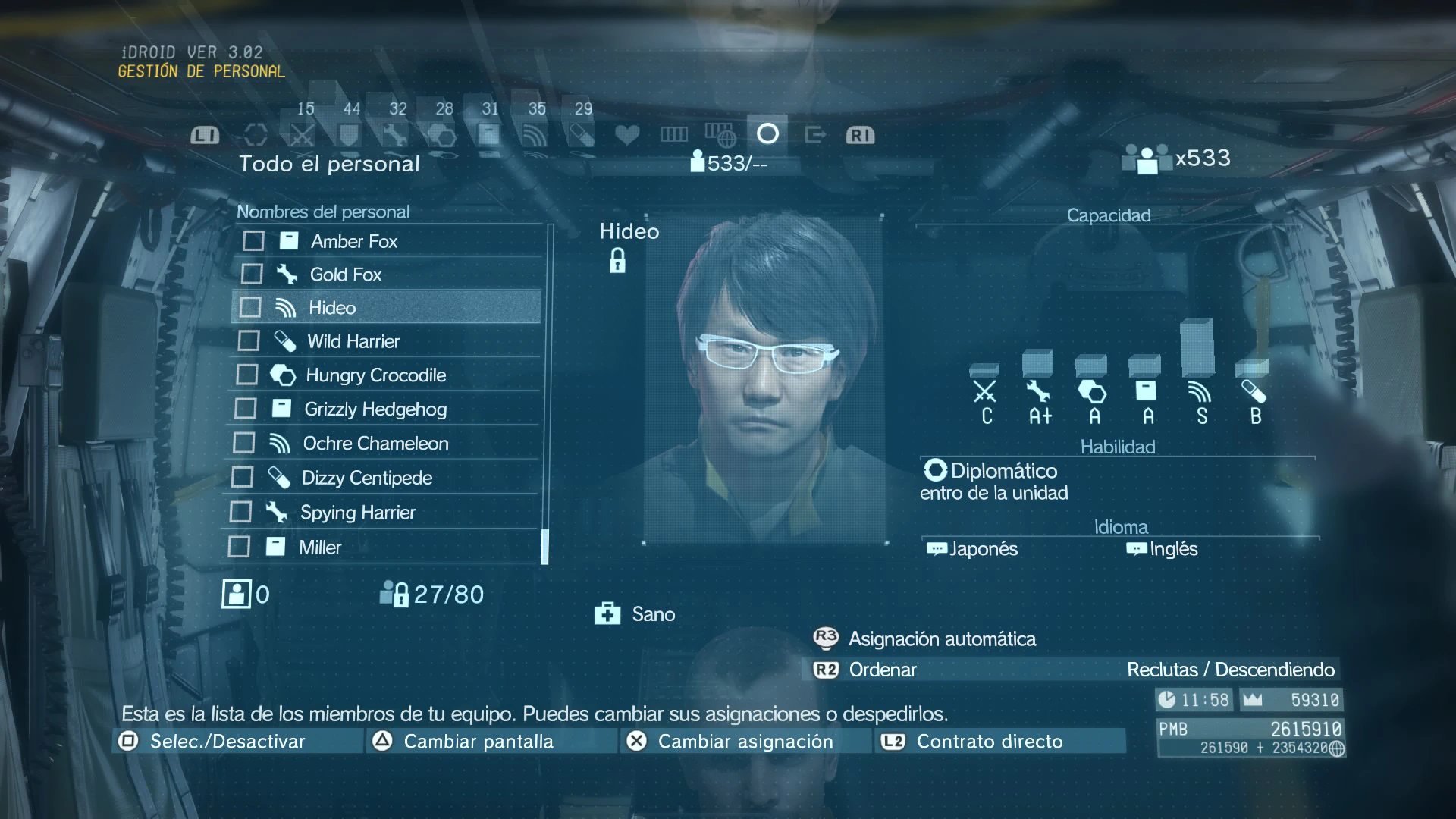1456x819 pixels.
Task: Select the Ochre Chameleon row
Action: coord(375,444)
